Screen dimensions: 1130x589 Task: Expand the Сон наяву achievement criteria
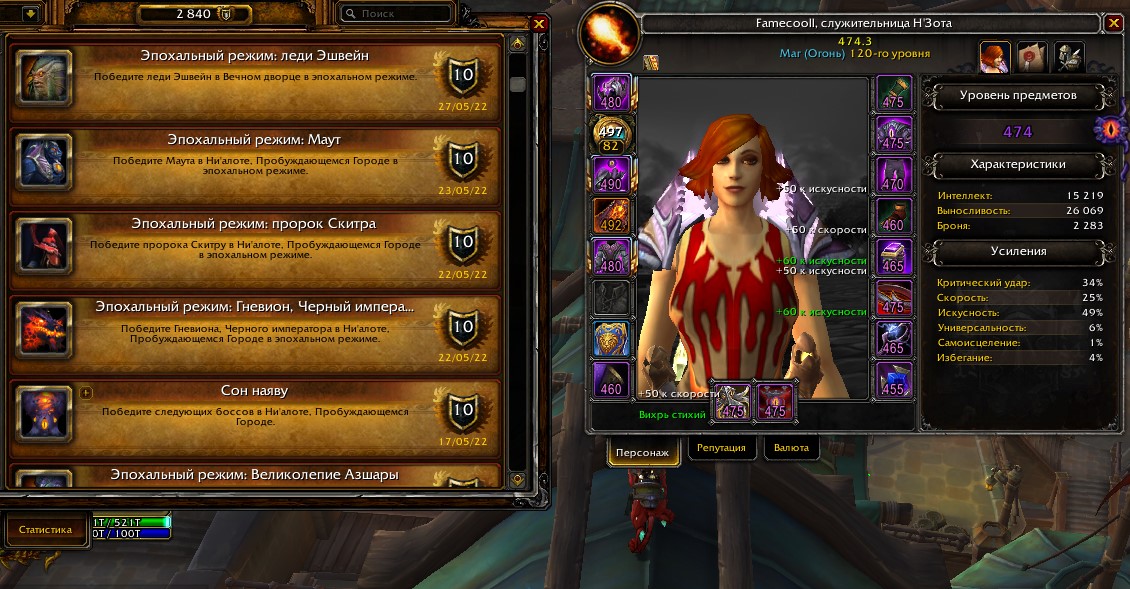(x=86, y=393)
